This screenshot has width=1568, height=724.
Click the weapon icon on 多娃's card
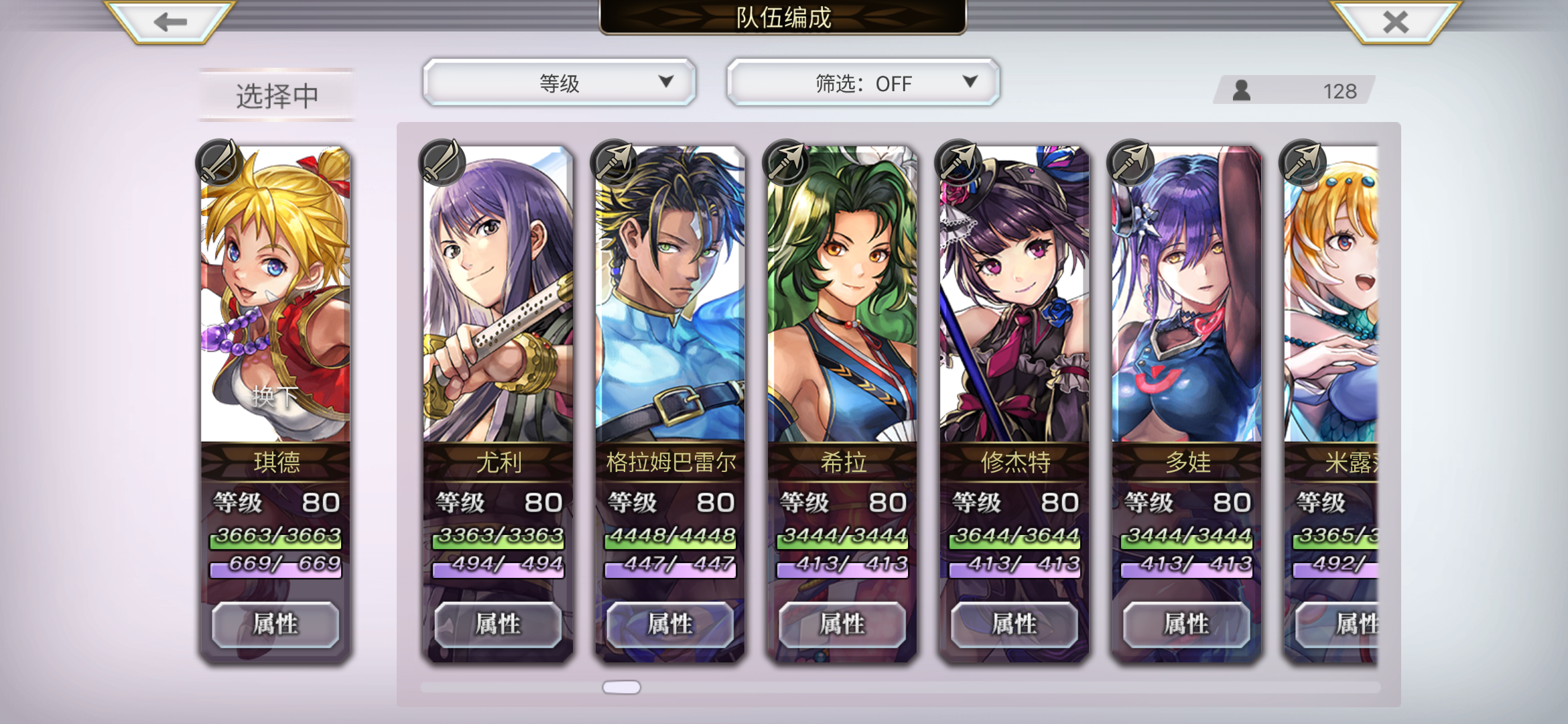(1129, 161)
